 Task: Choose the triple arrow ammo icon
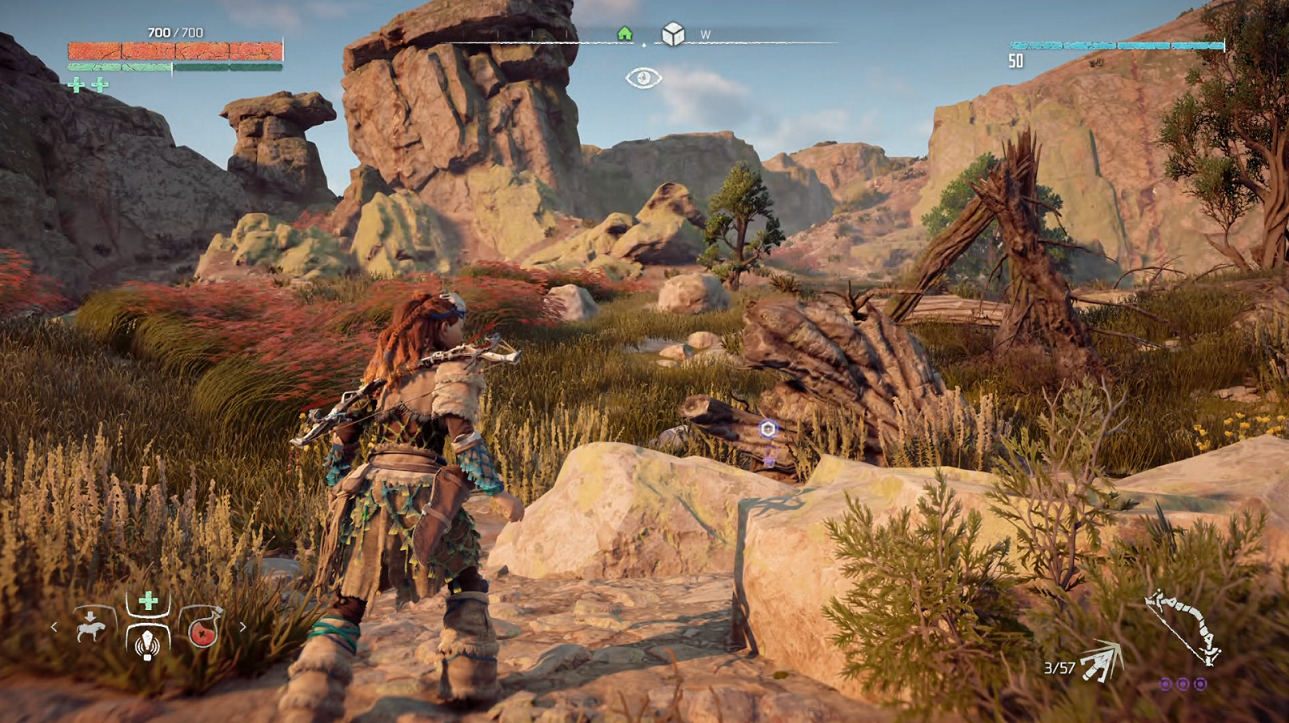[x=1101, y=661]
